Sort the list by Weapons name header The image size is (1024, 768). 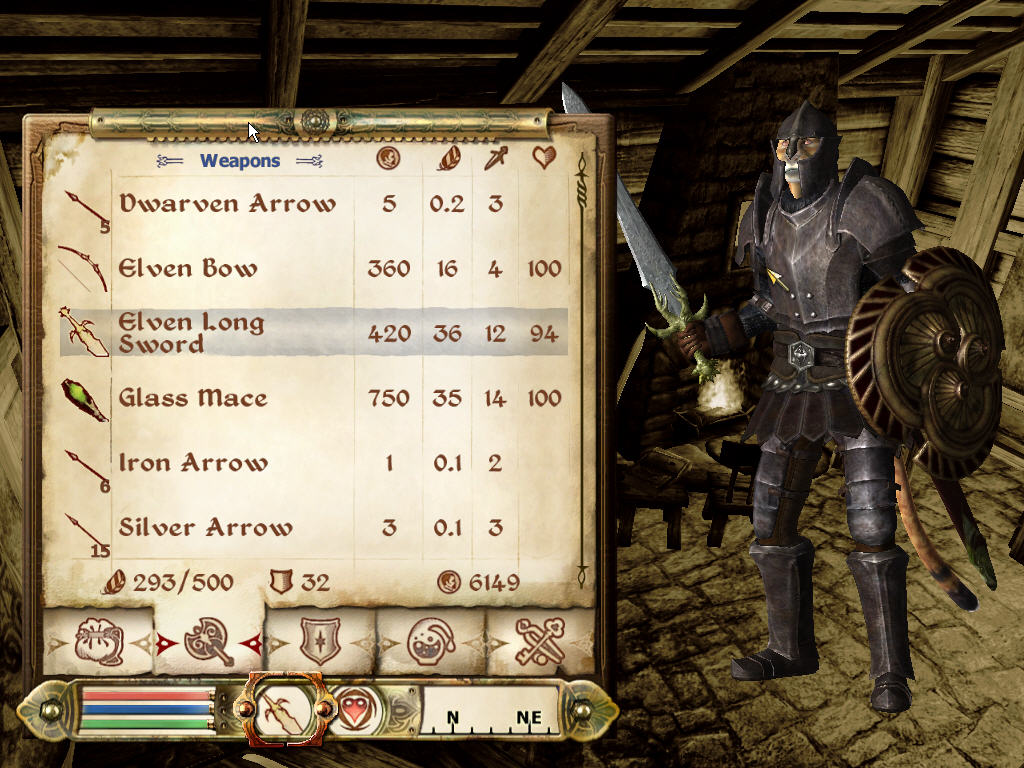tap(240, 160)
